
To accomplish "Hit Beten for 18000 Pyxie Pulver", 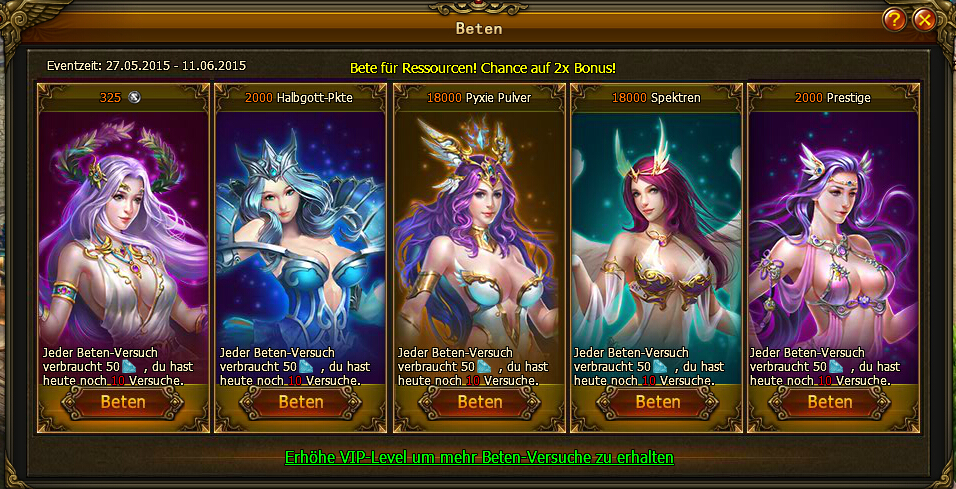I will 479,402.
